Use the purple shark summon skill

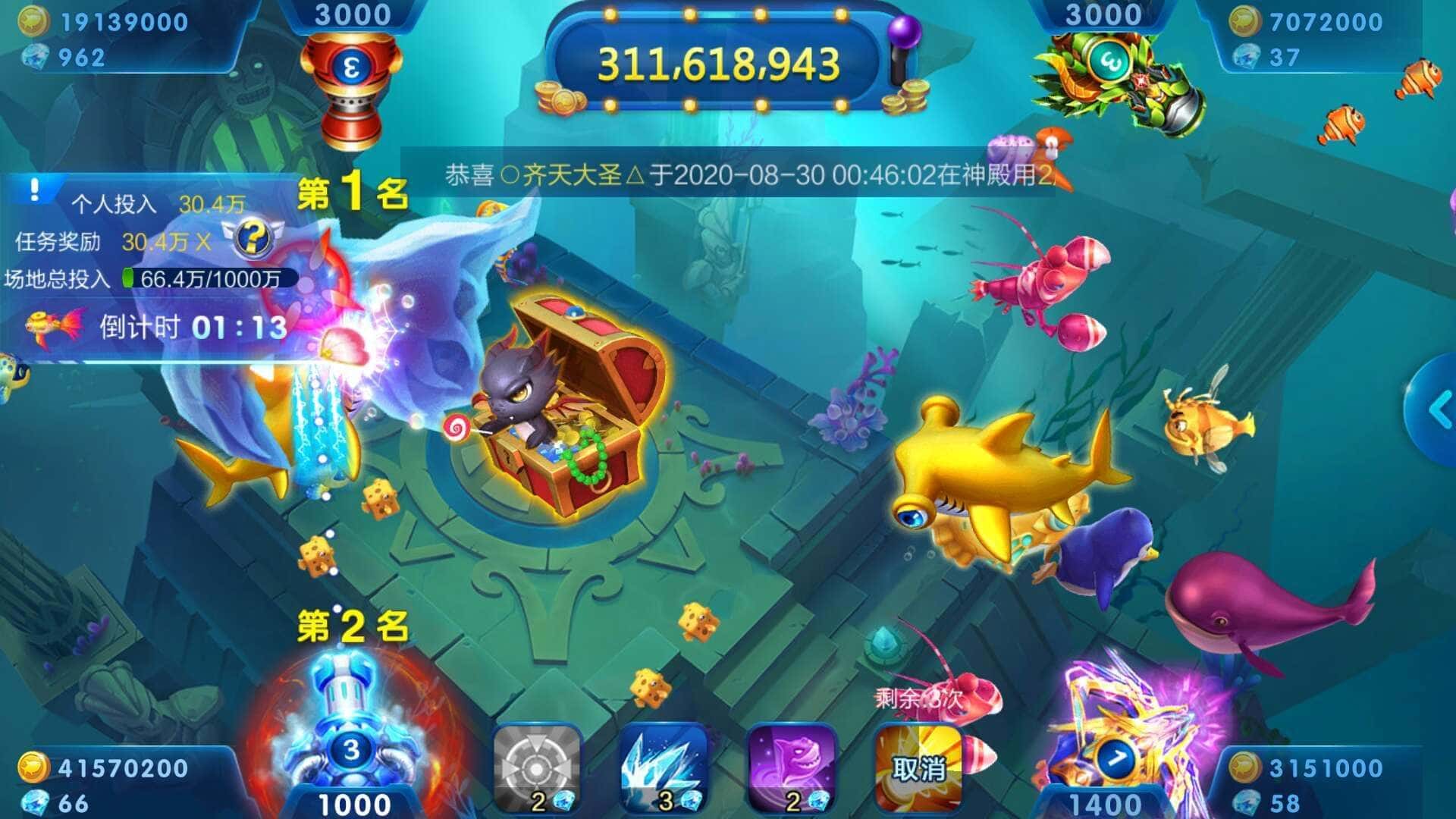pyautogui.click(x=791, y=768)
